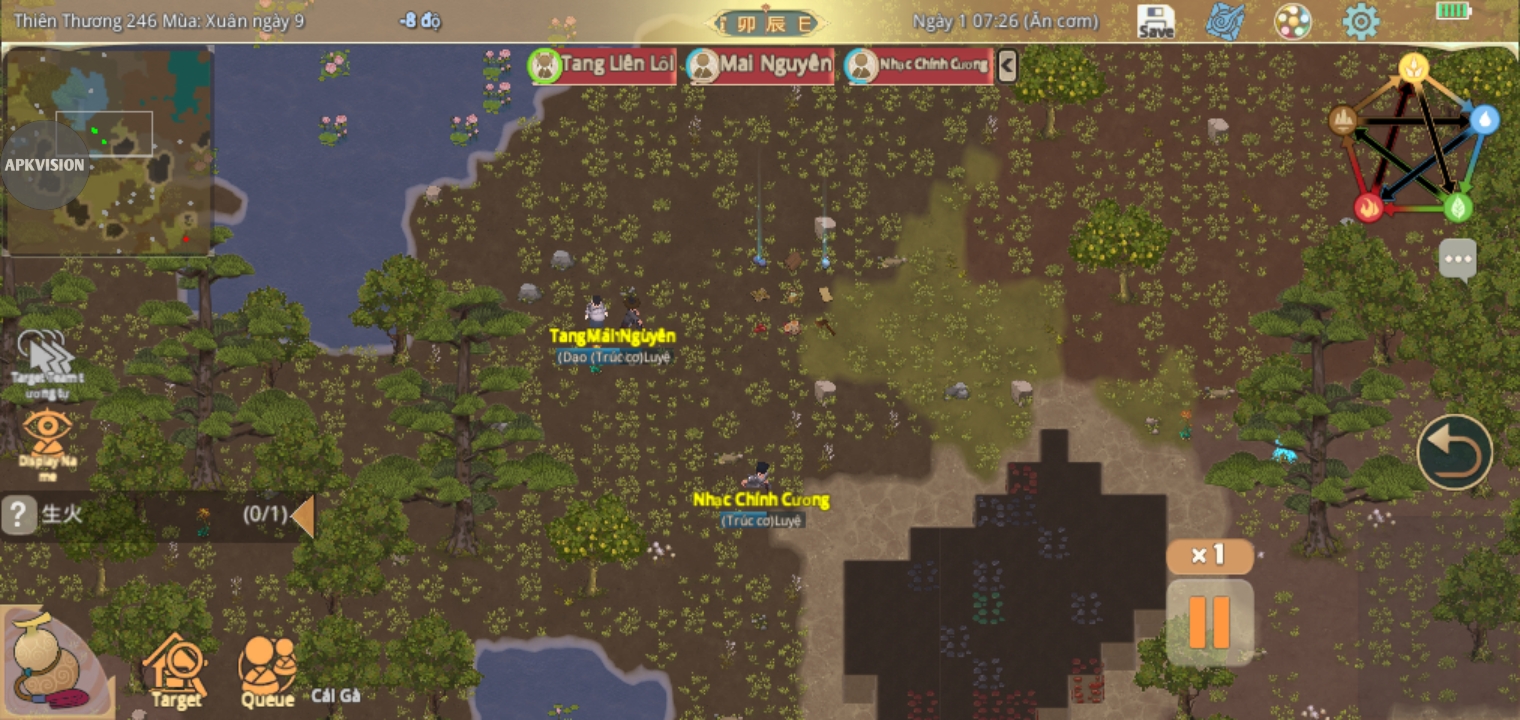Collapse the quest tracker arrow
Viewport: 1520px width, 720px height.
302,516
